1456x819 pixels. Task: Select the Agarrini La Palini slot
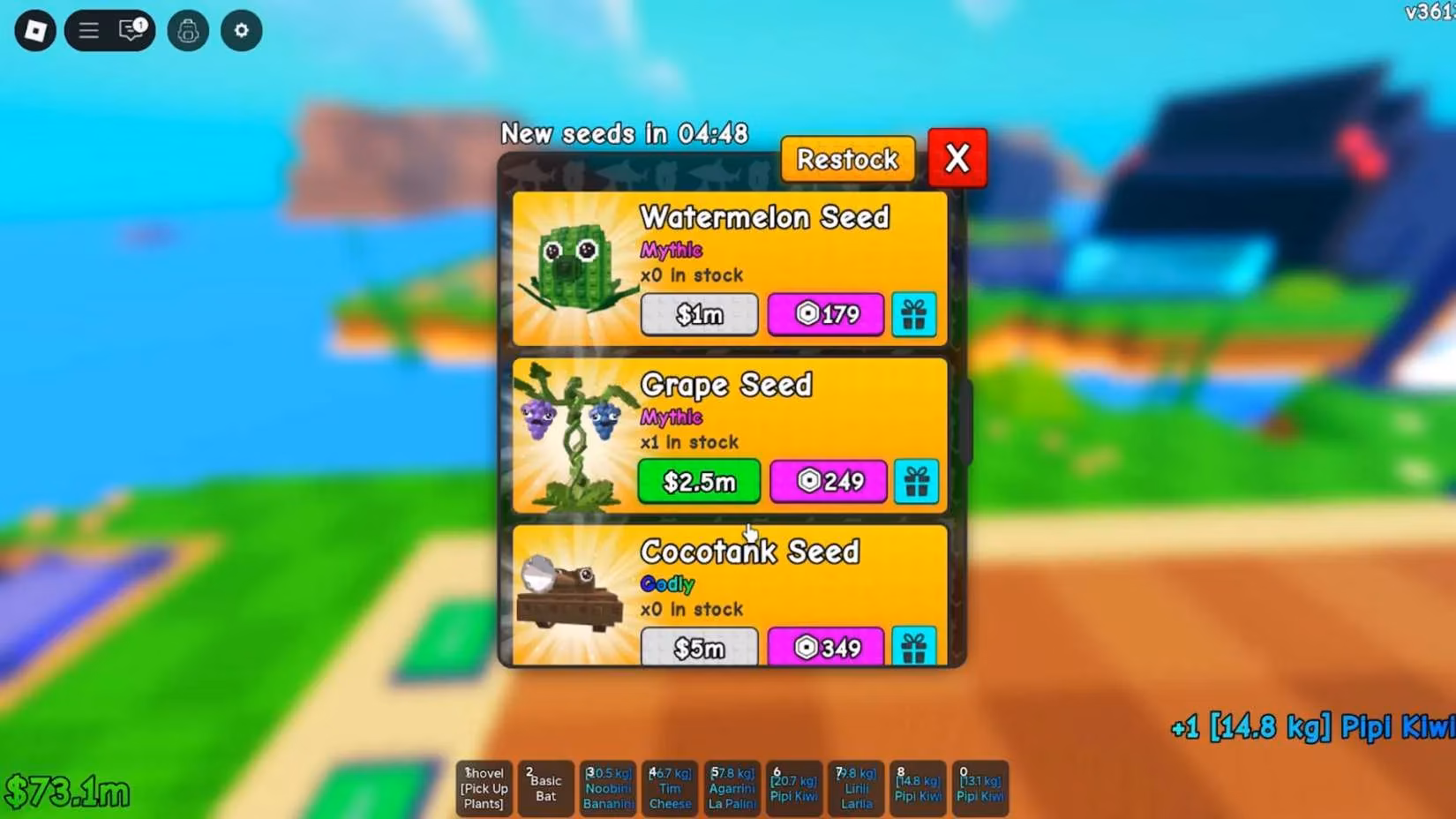pyautogui.click(x=732, y=787)
